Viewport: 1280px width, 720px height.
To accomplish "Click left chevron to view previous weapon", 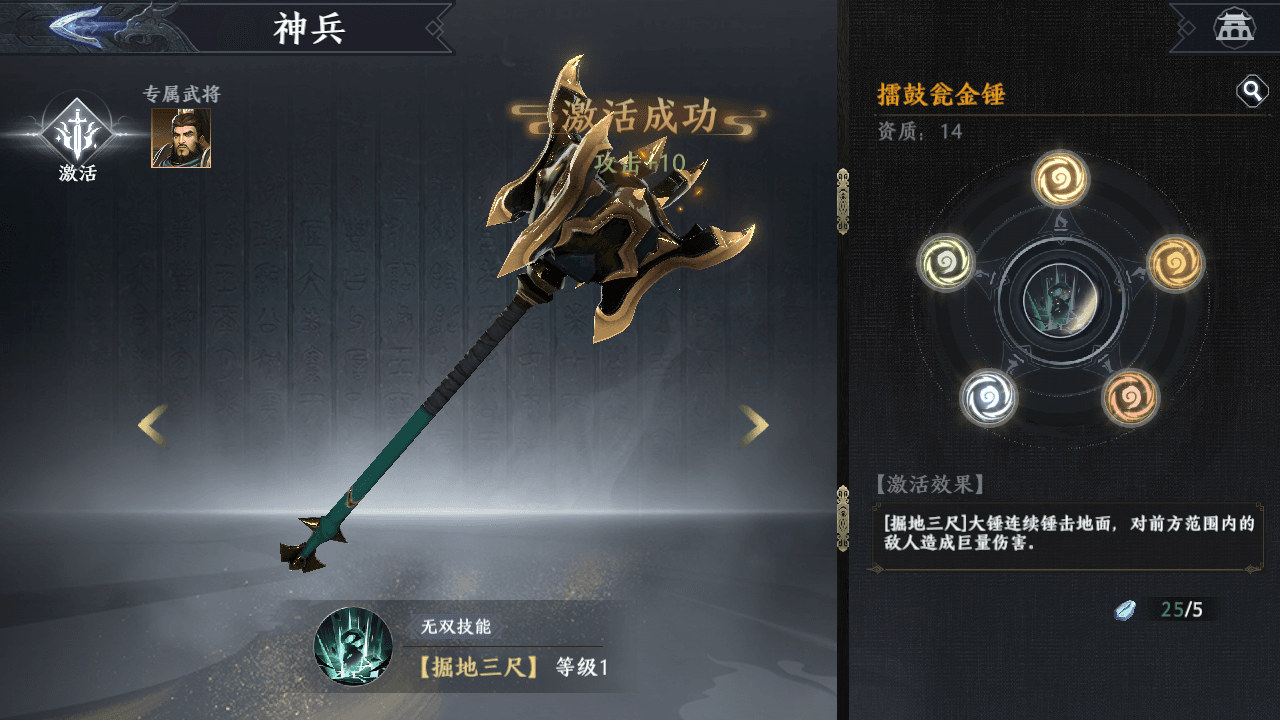I will [150, 425].
